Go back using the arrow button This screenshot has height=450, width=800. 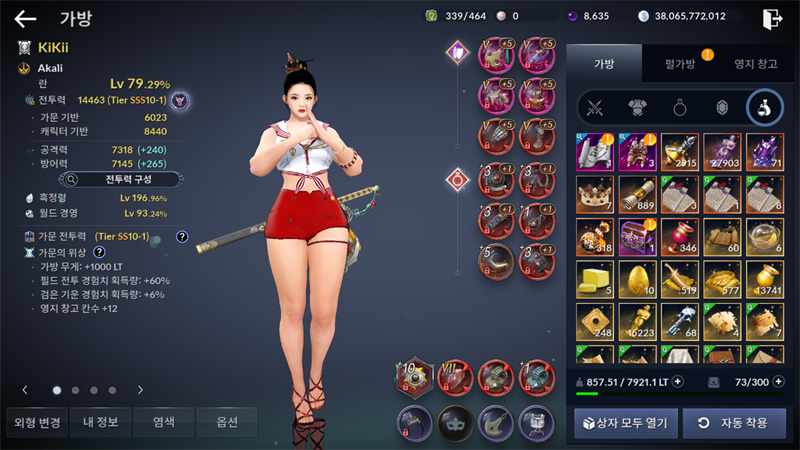(x=25, y=18)
